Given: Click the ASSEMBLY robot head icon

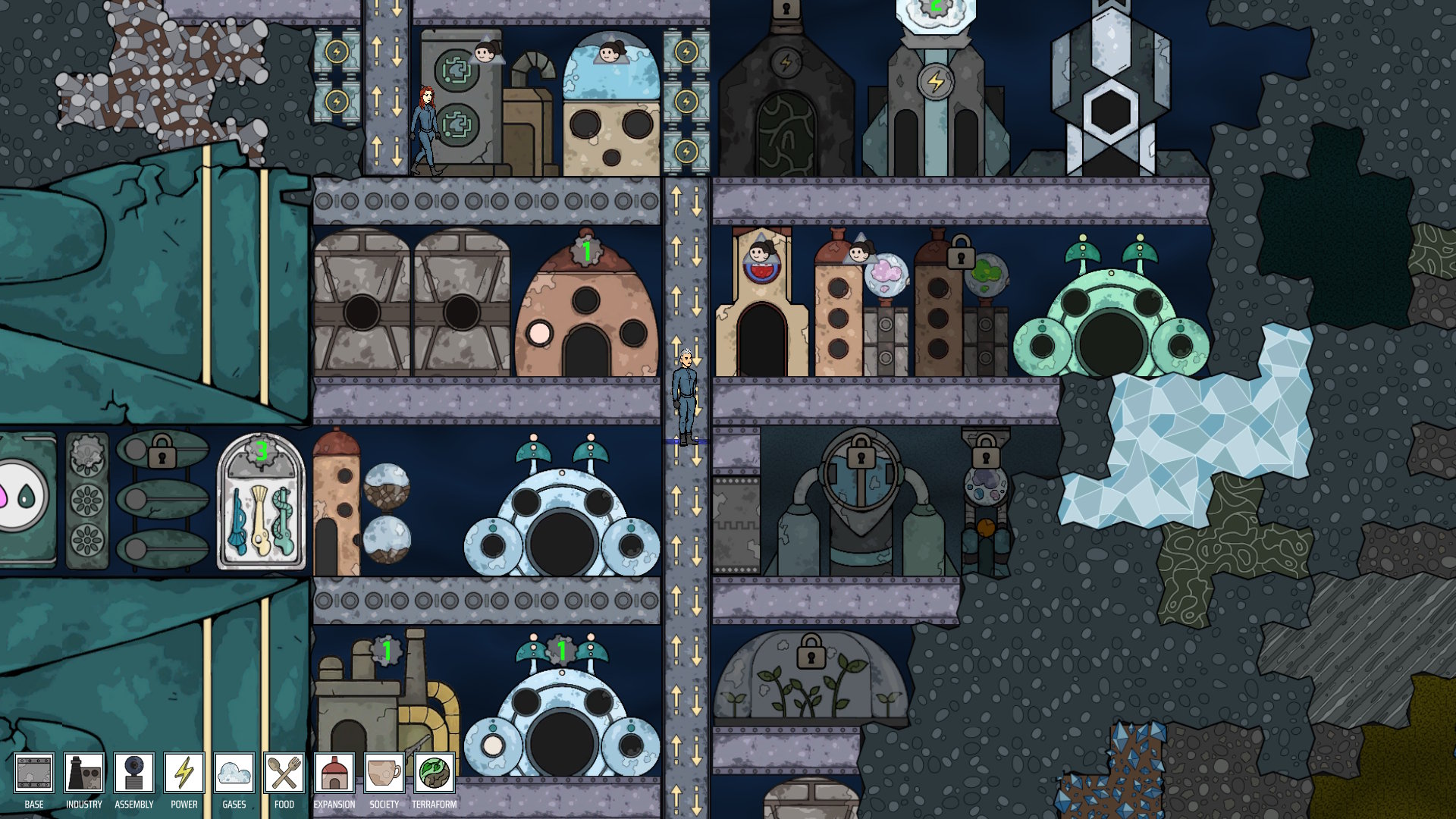Looking at the screenshot, I should pos(133,773).
